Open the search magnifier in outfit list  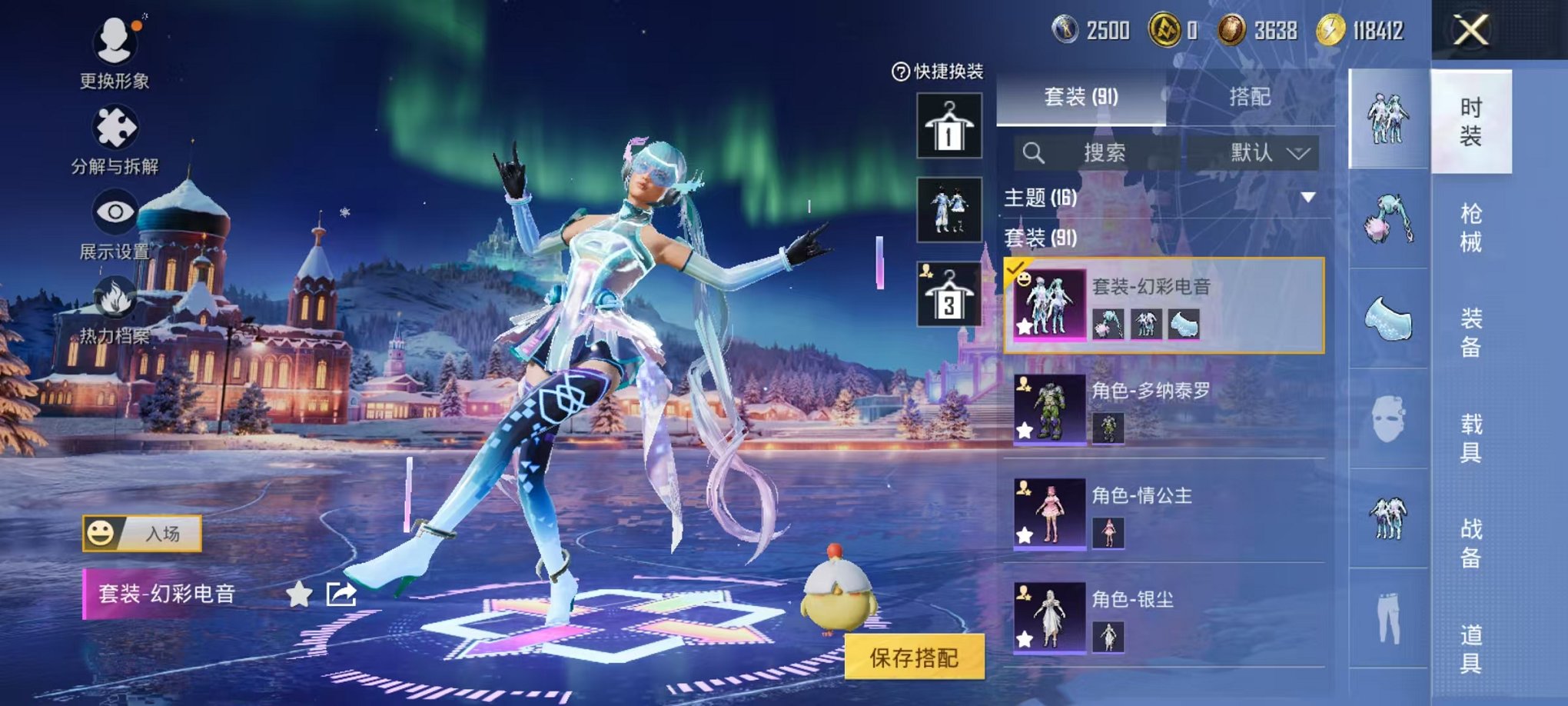tap(1035, 152)
